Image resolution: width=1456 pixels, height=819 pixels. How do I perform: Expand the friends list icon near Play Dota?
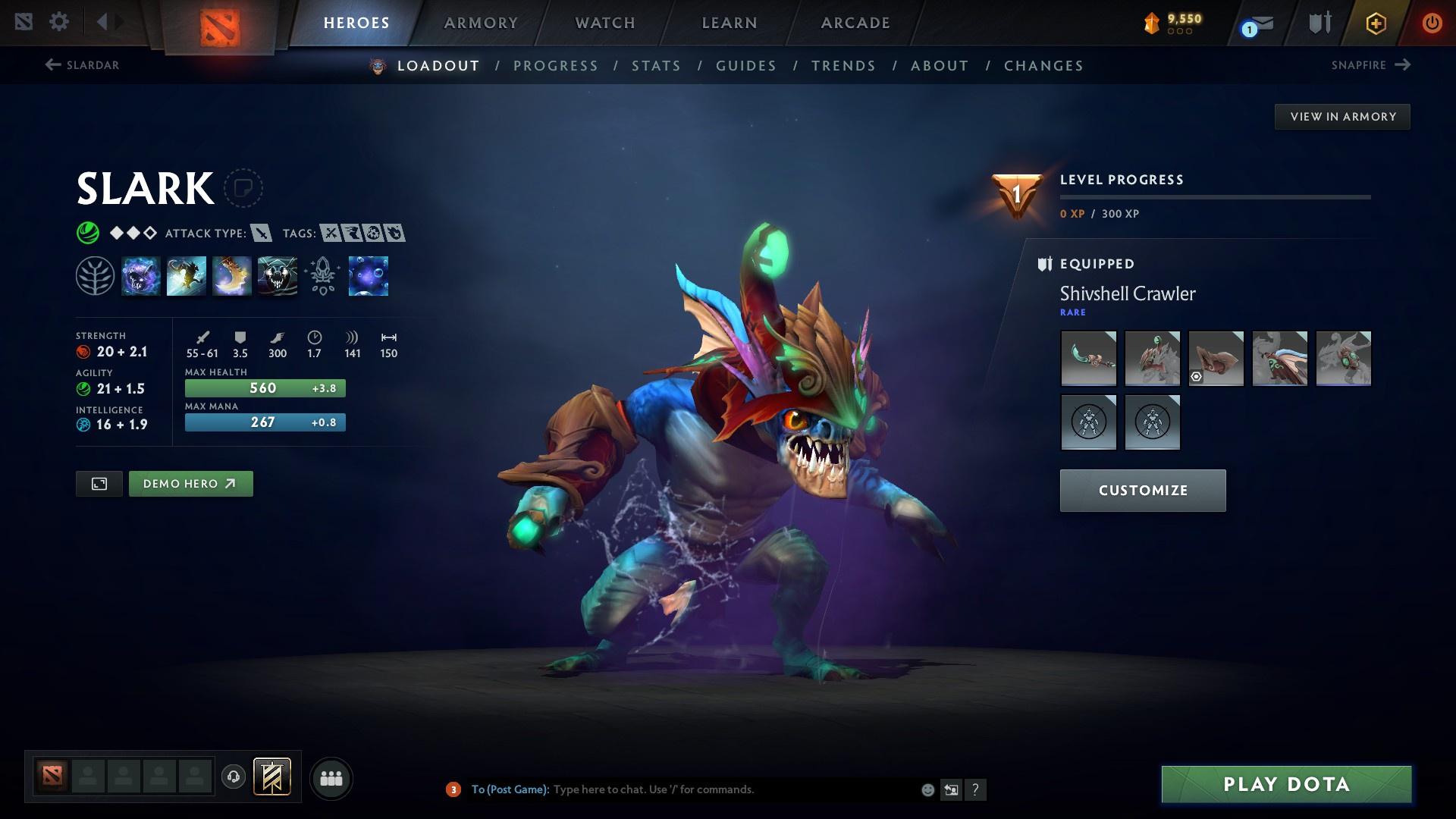tap(331, 777)
